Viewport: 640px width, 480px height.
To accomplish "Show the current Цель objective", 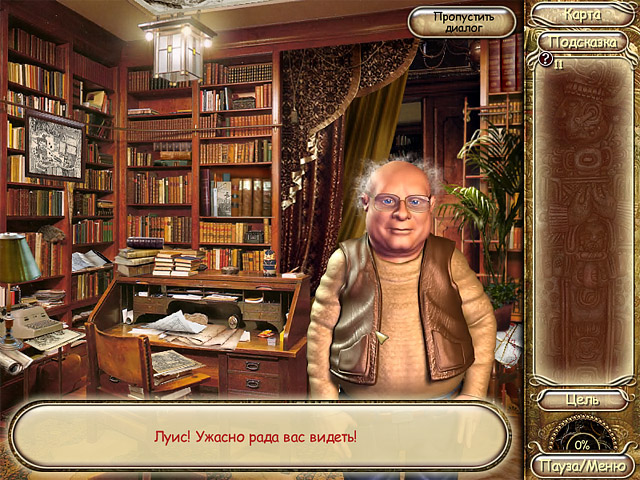I will 582,400.
